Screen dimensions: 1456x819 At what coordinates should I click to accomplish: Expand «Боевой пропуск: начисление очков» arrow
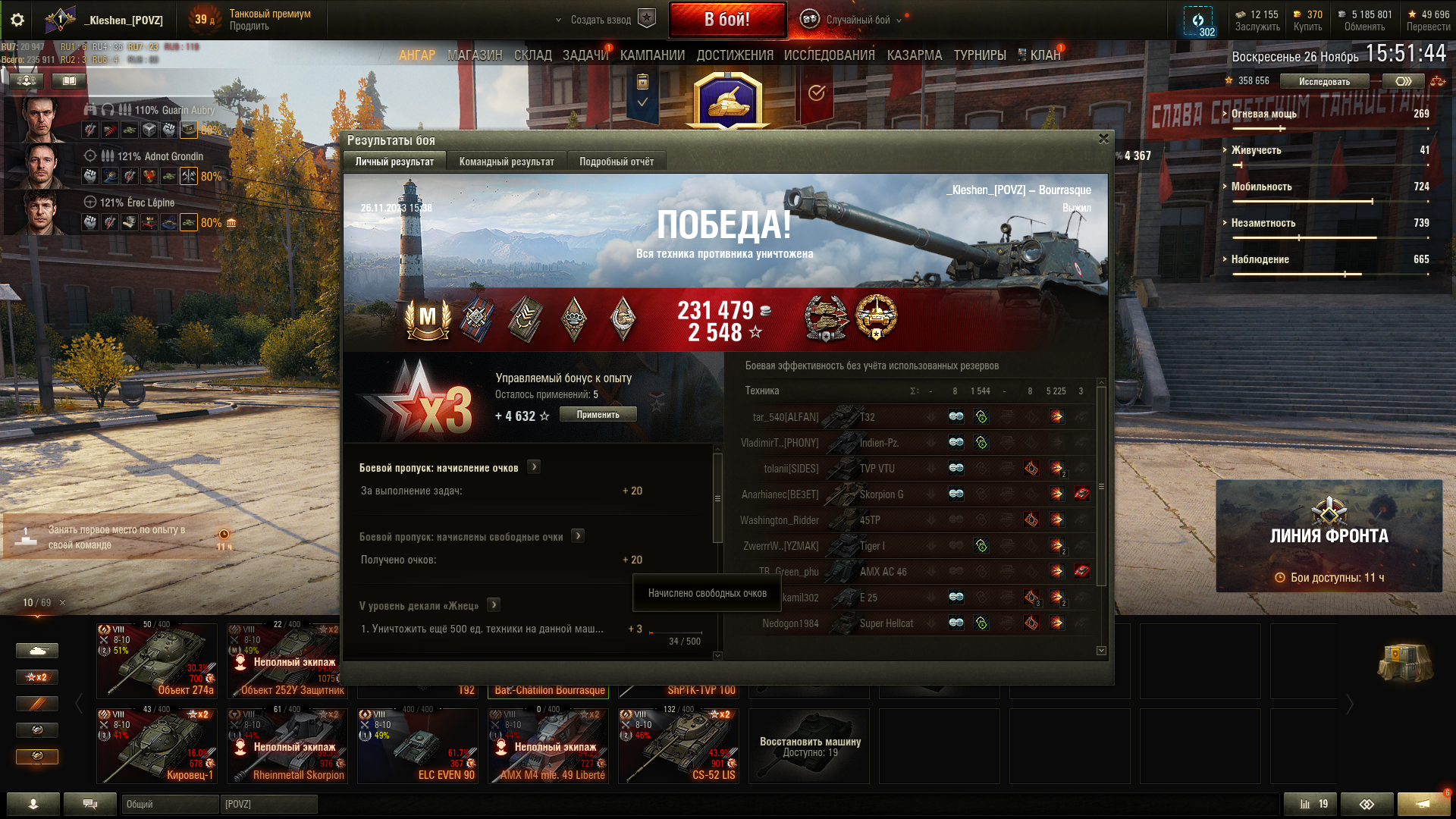pos(534,467)
